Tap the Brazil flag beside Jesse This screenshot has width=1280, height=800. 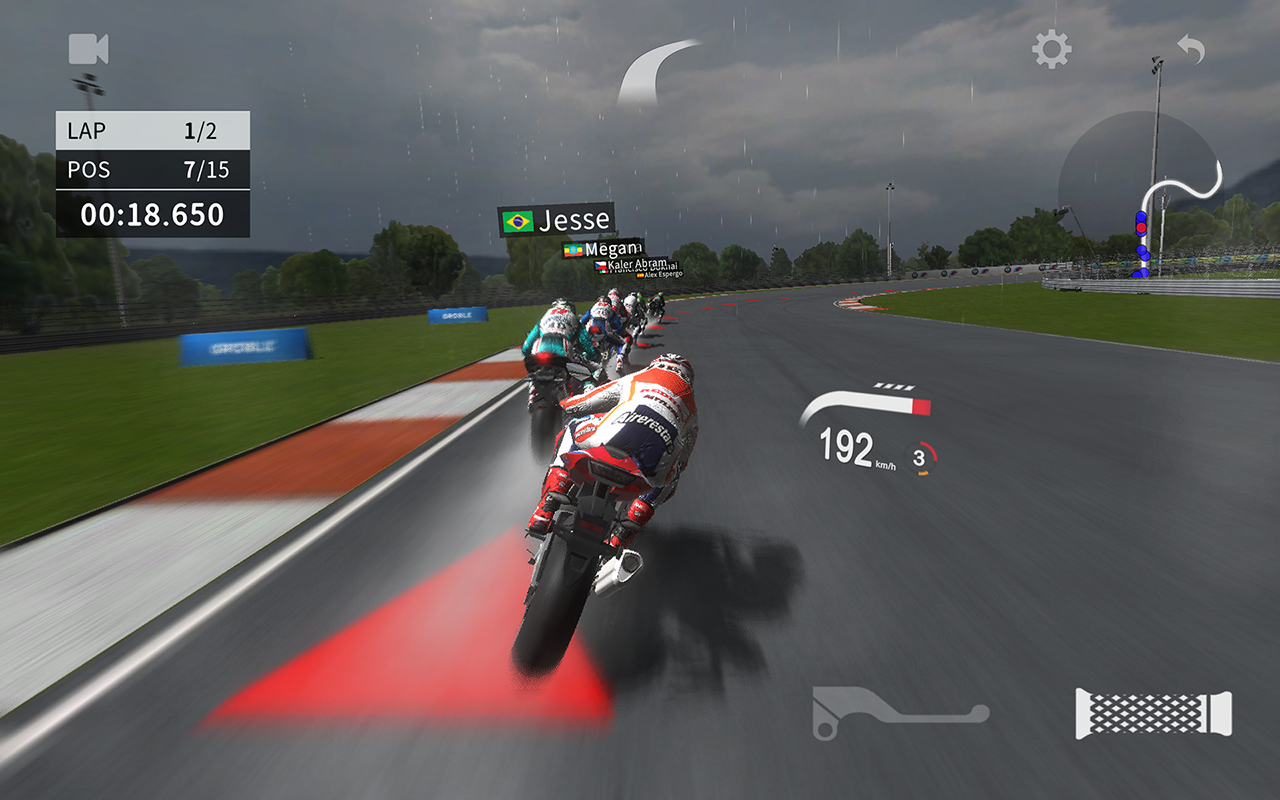[517, 221]
